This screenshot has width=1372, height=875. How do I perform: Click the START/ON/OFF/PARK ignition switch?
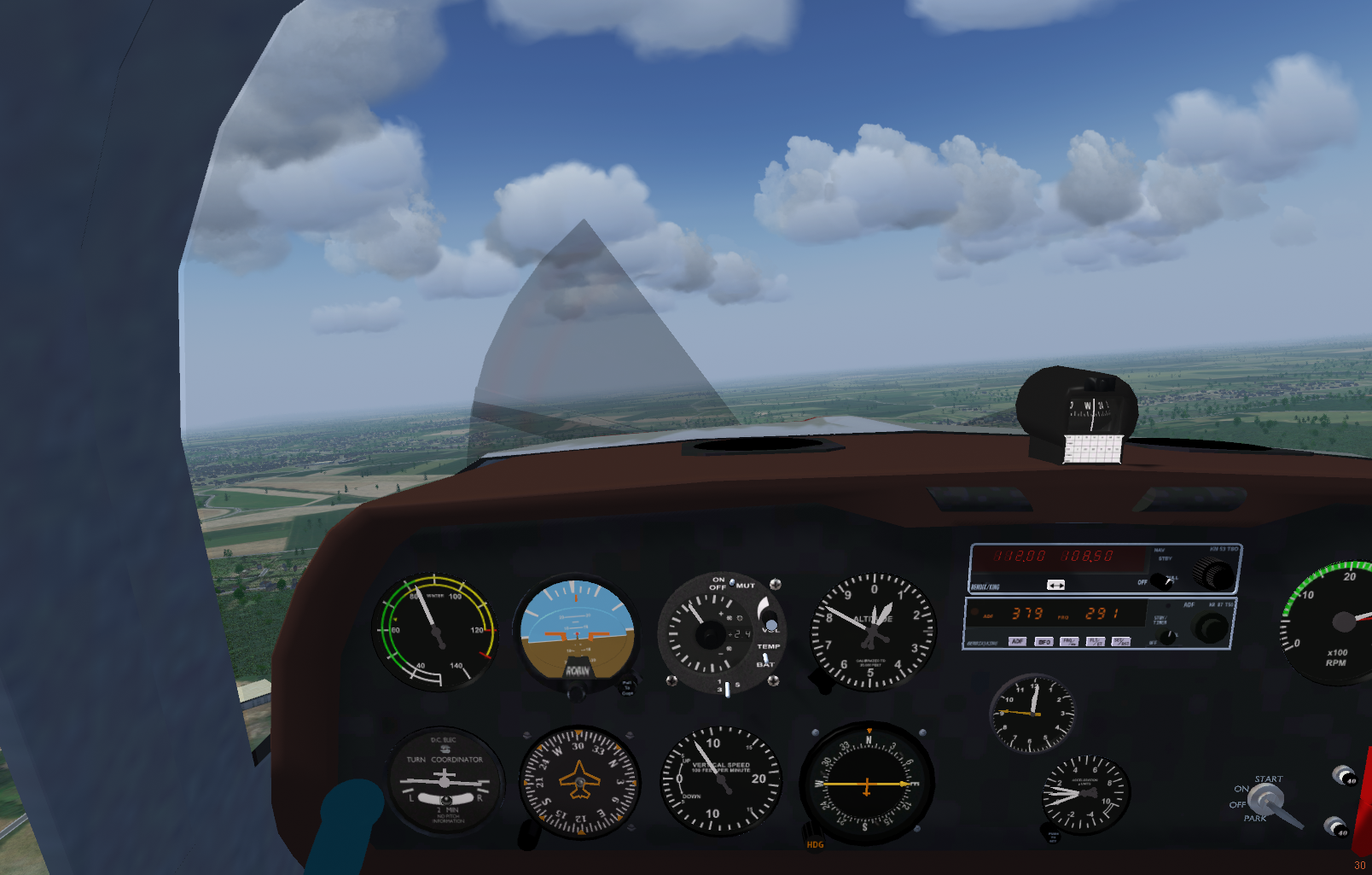(x=1266, y=799)
